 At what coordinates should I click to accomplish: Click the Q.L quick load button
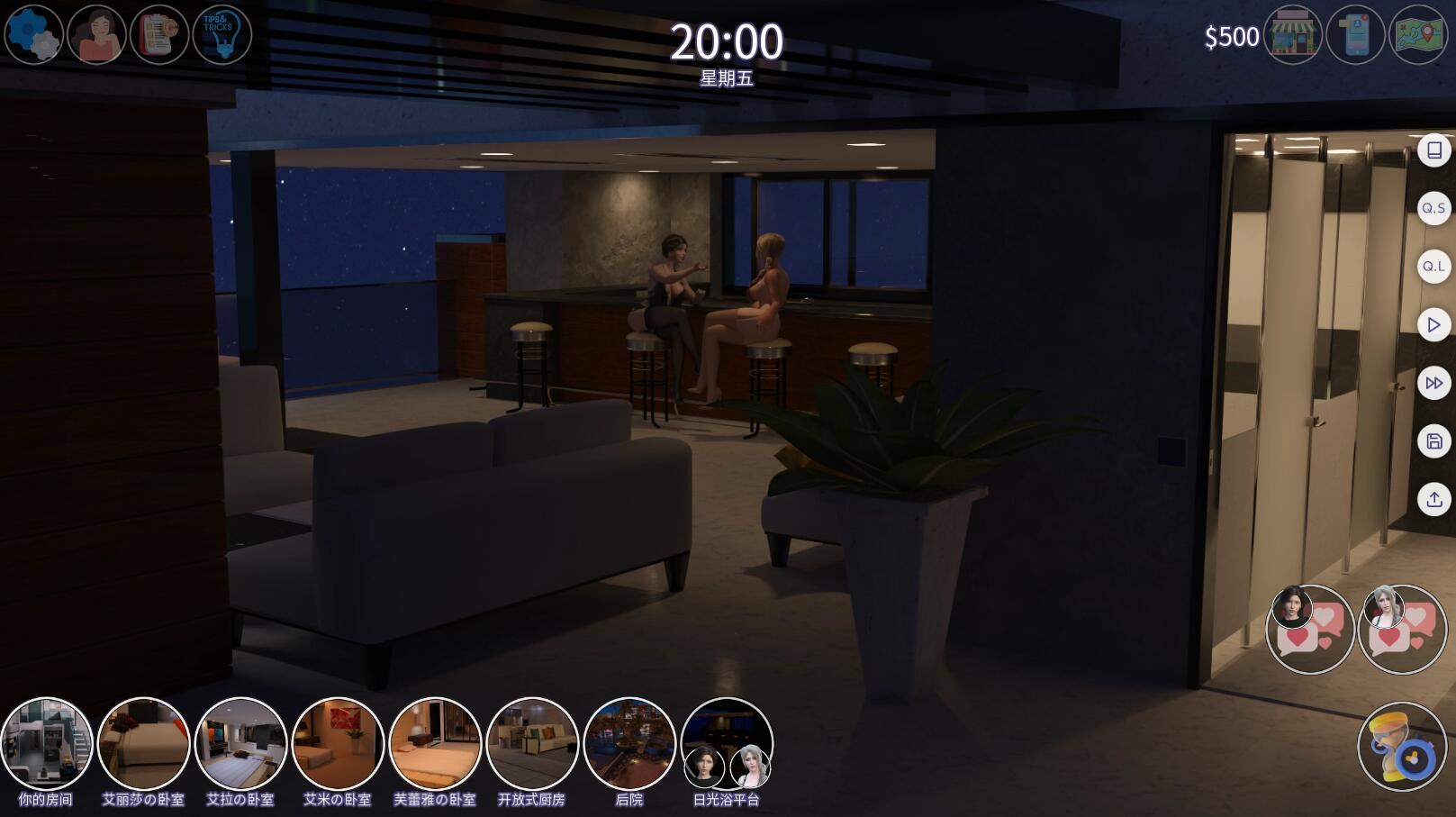click(x=1433, y=267)
